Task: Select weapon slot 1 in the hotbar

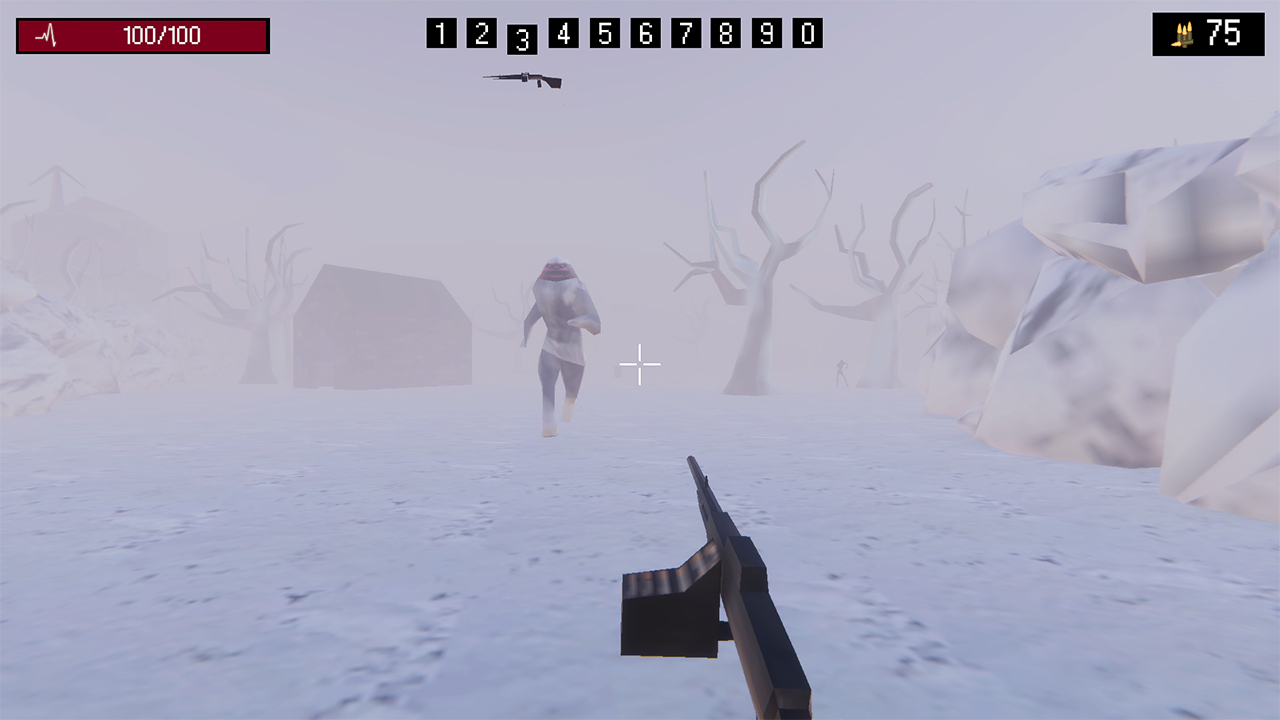Action: [441, 34]
